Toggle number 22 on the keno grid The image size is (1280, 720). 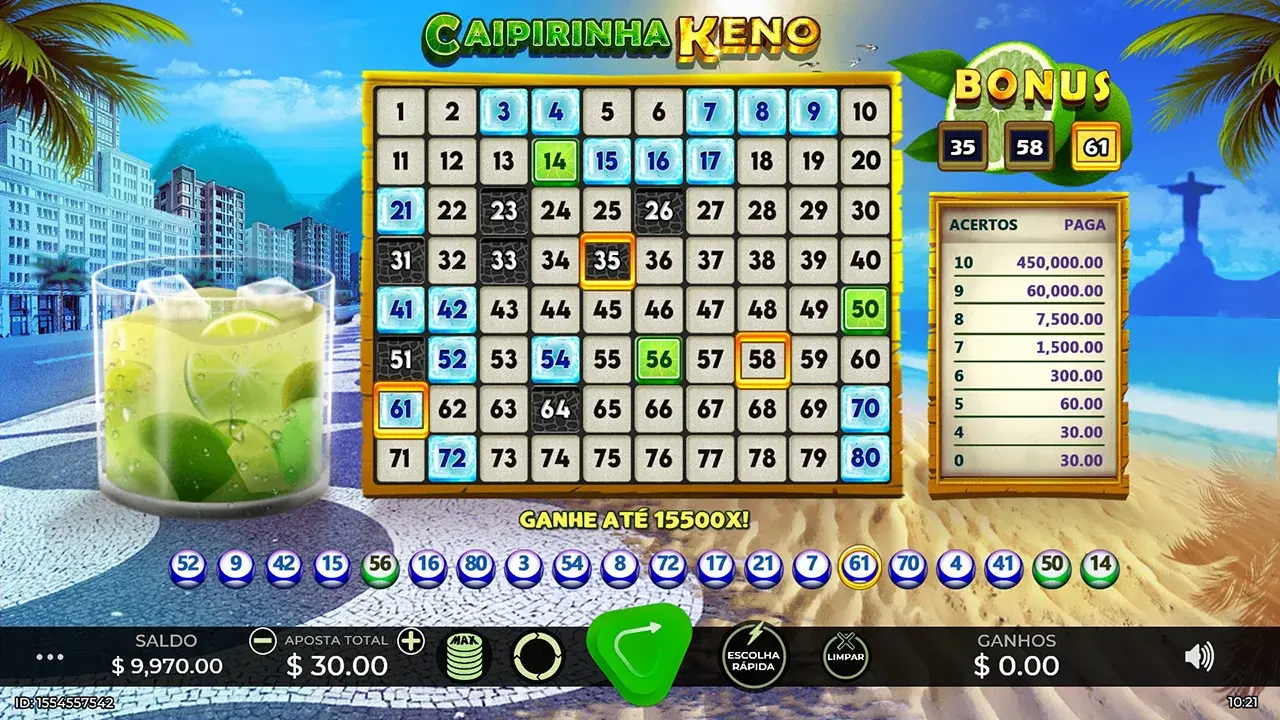[x=451, y=210]
